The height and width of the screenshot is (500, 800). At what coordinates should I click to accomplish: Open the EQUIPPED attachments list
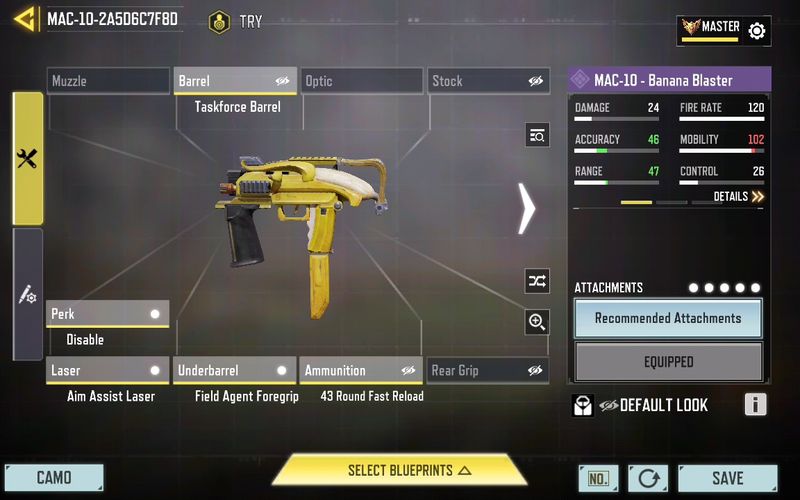coord(668,362)
